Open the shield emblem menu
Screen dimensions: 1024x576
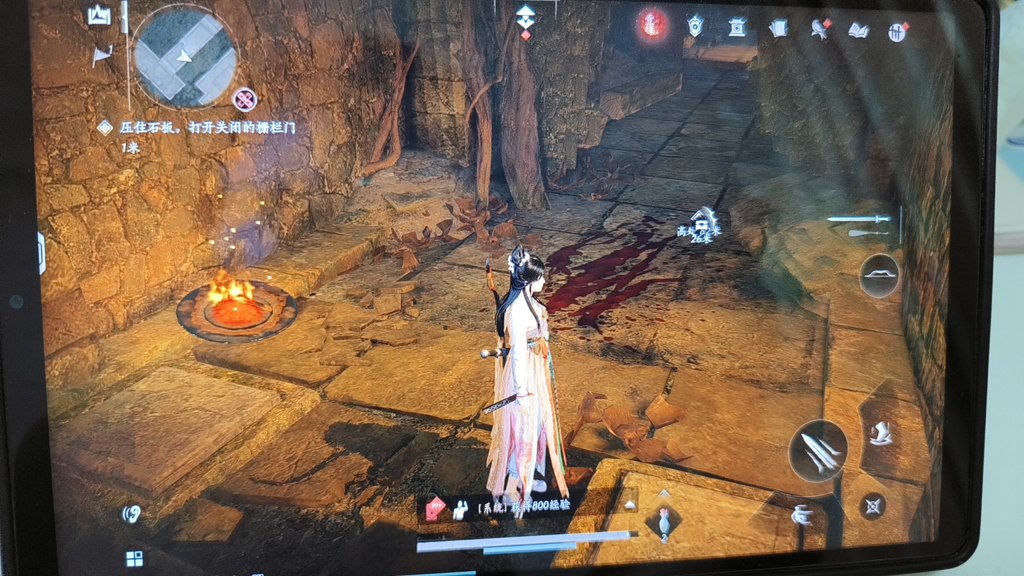click(695, 26)
